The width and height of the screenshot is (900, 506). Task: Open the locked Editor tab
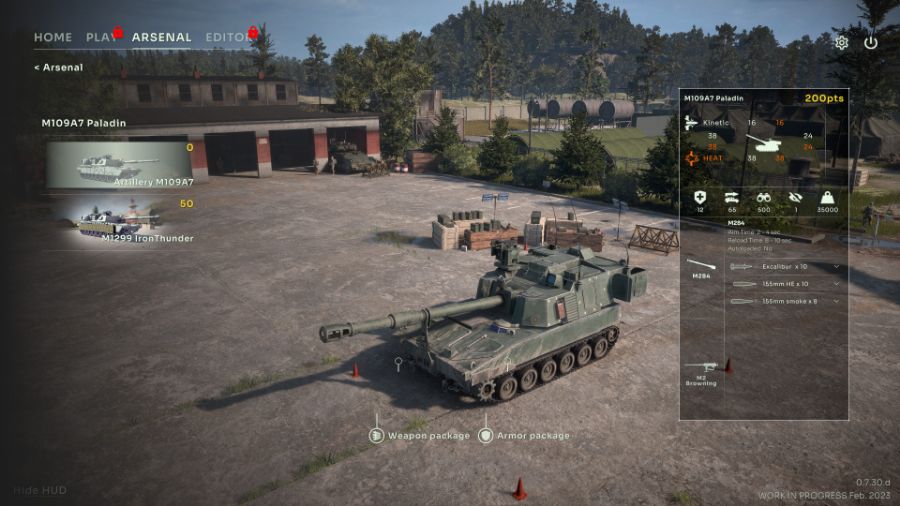[x=229, y=37]
